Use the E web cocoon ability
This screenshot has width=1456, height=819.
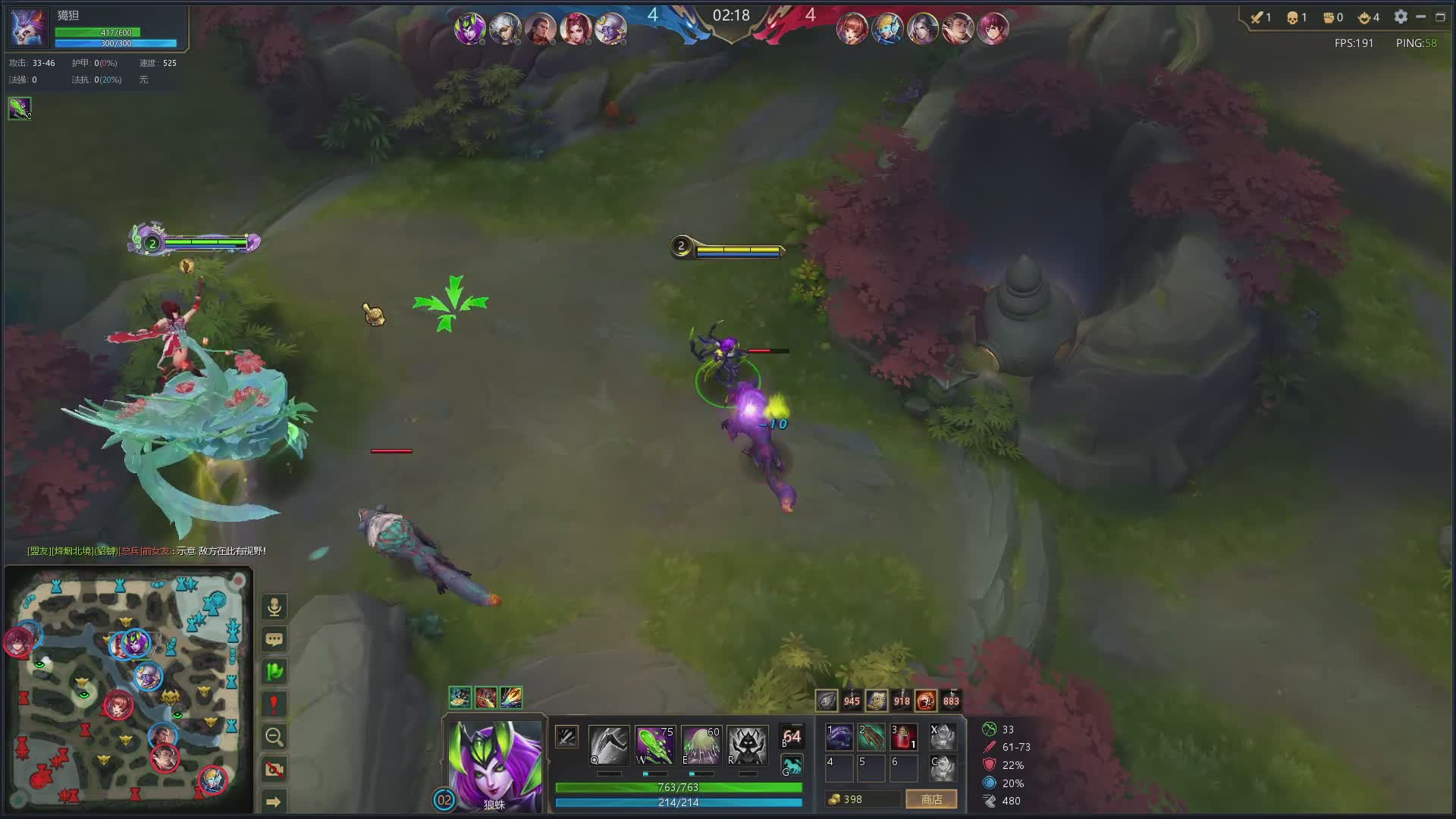(701, 745)
